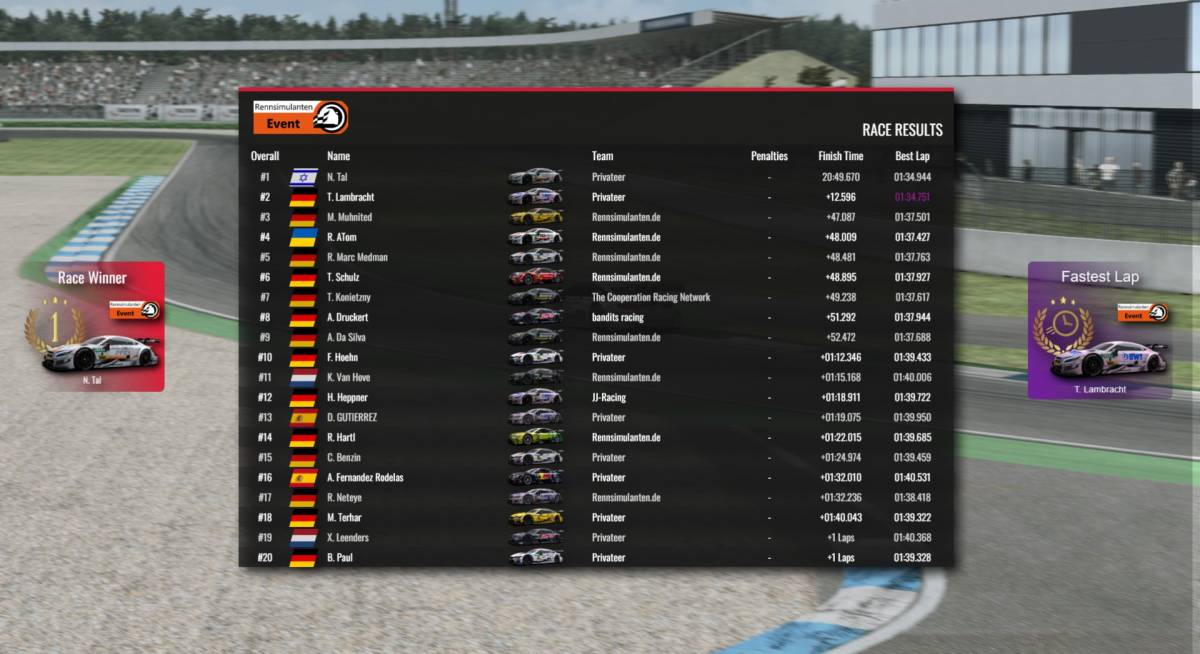
Task: Choose A. Fernandez Rodelas's row
Action: [595, 477]
